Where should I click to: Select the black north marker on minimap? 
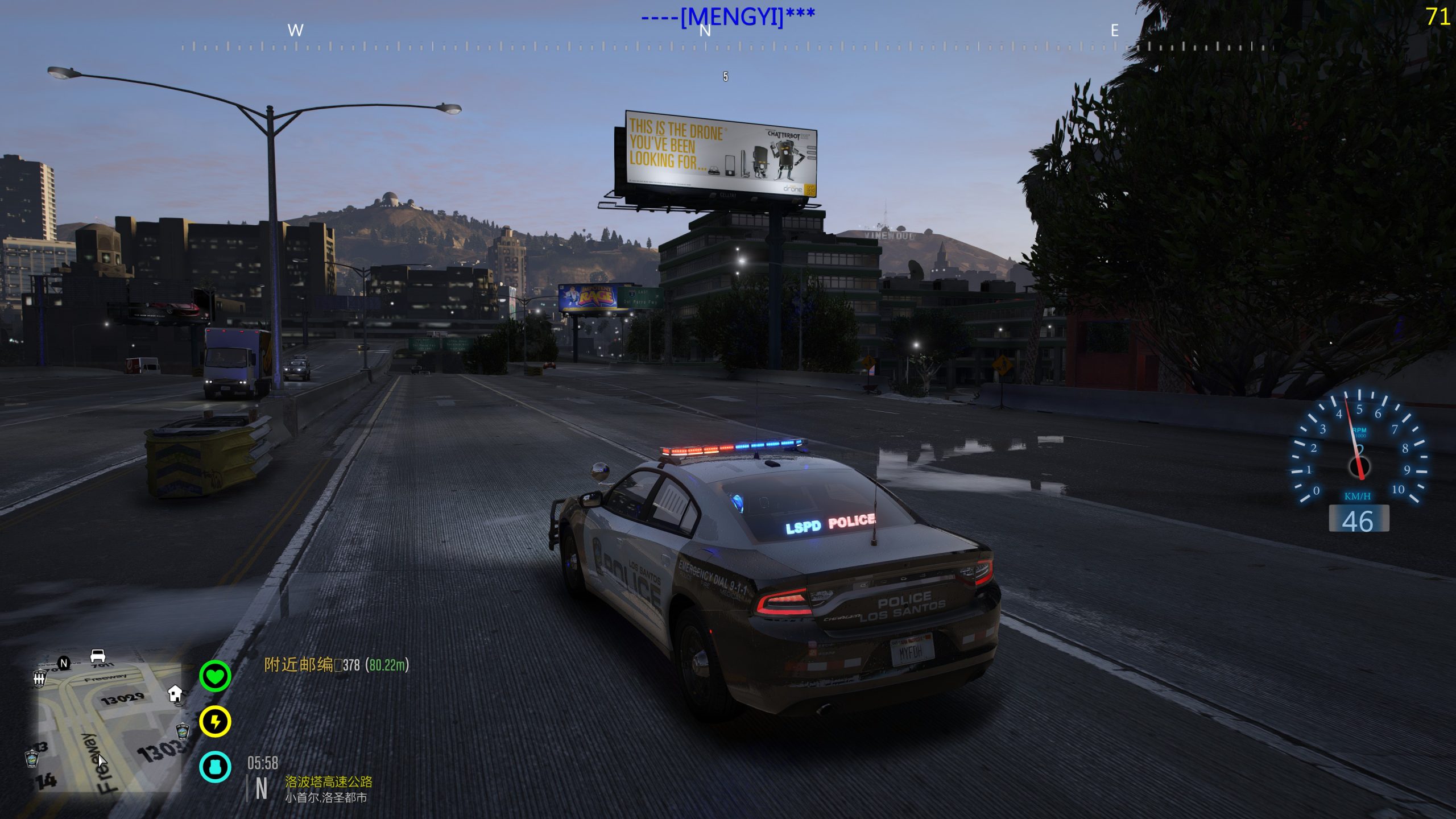pyautogui.click(x=64, y=663)
